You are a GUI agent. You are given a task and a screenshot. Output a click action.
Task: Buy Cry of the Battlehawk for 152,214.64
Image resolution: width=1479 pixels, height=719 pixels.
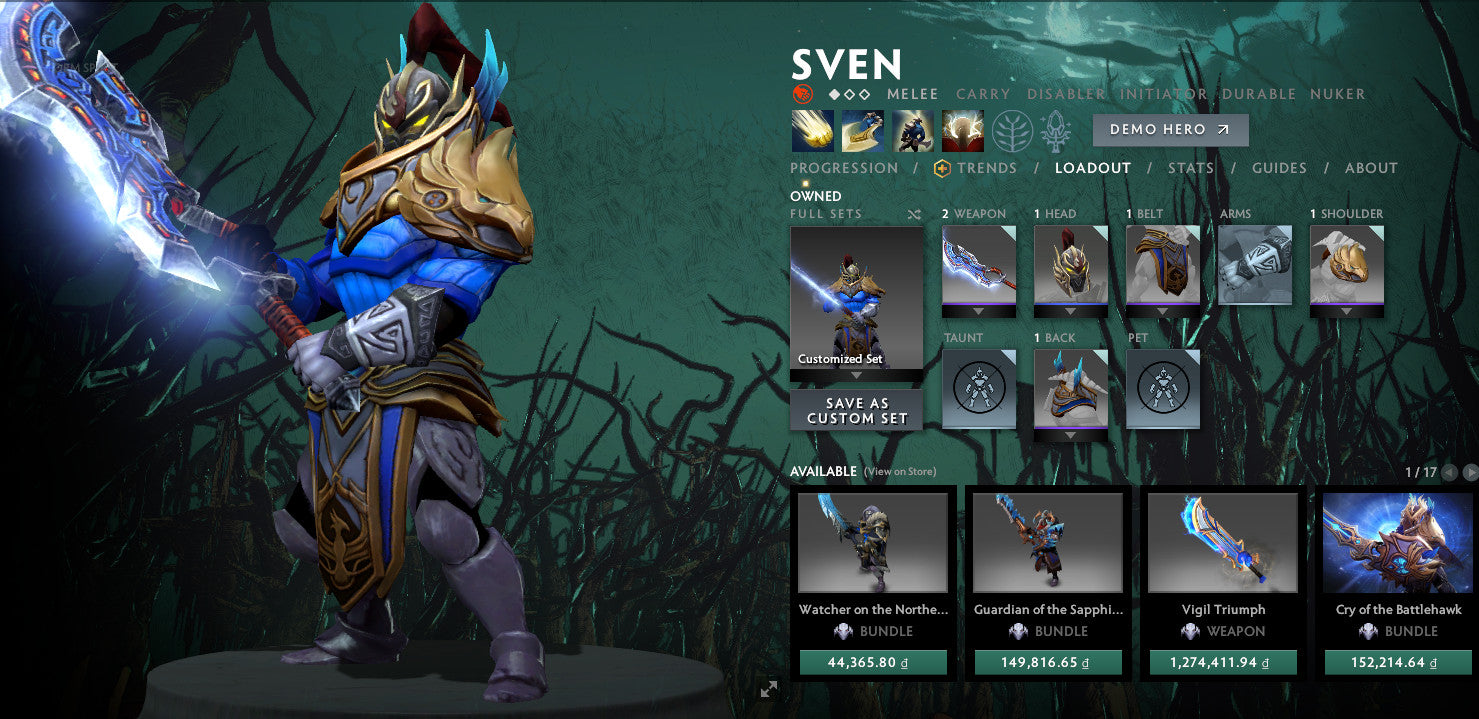[1397, 662]
